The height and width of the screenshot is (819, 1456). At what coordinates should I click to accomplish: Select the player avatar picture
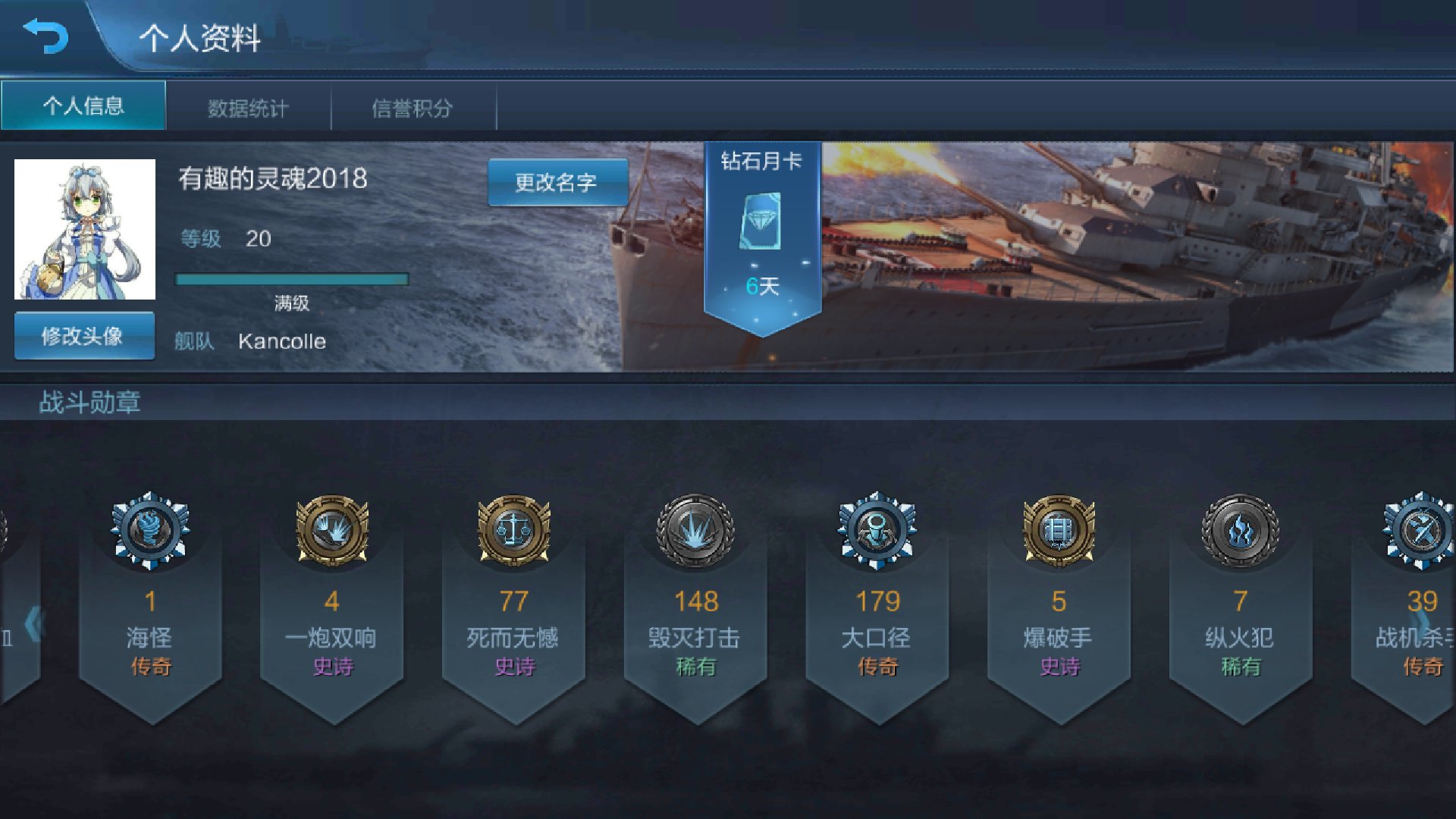pos(85,229)
